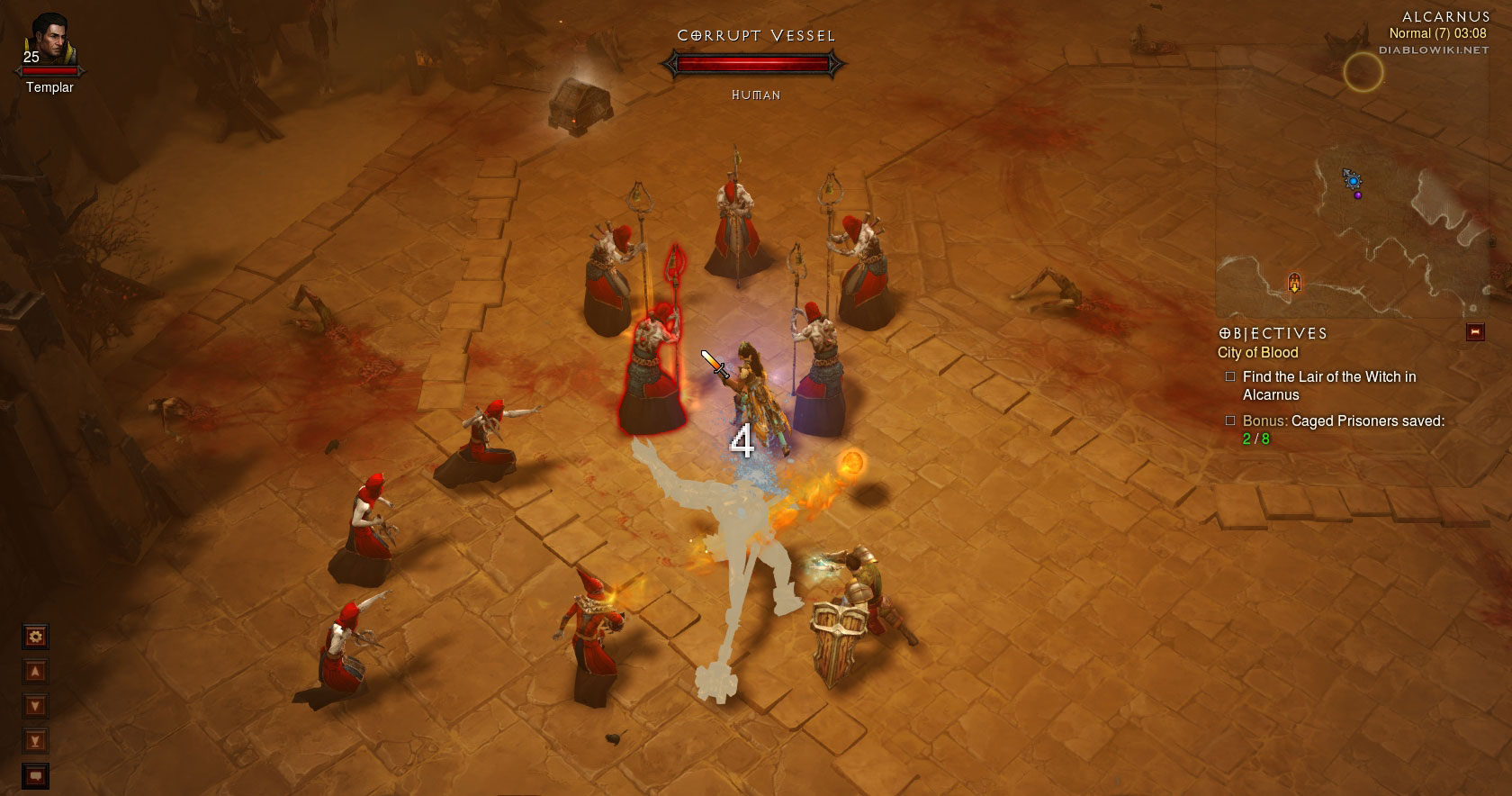
Task: Collapse the objectives tracker with the red button
Action: point(1475,332)
